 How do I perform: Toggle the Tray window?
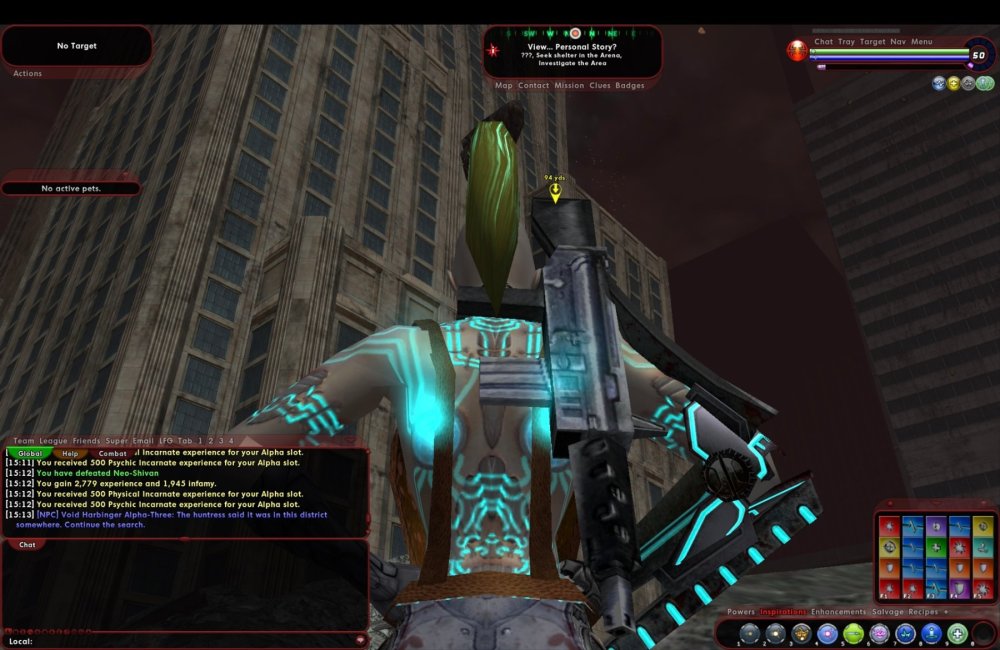point(846,42)
